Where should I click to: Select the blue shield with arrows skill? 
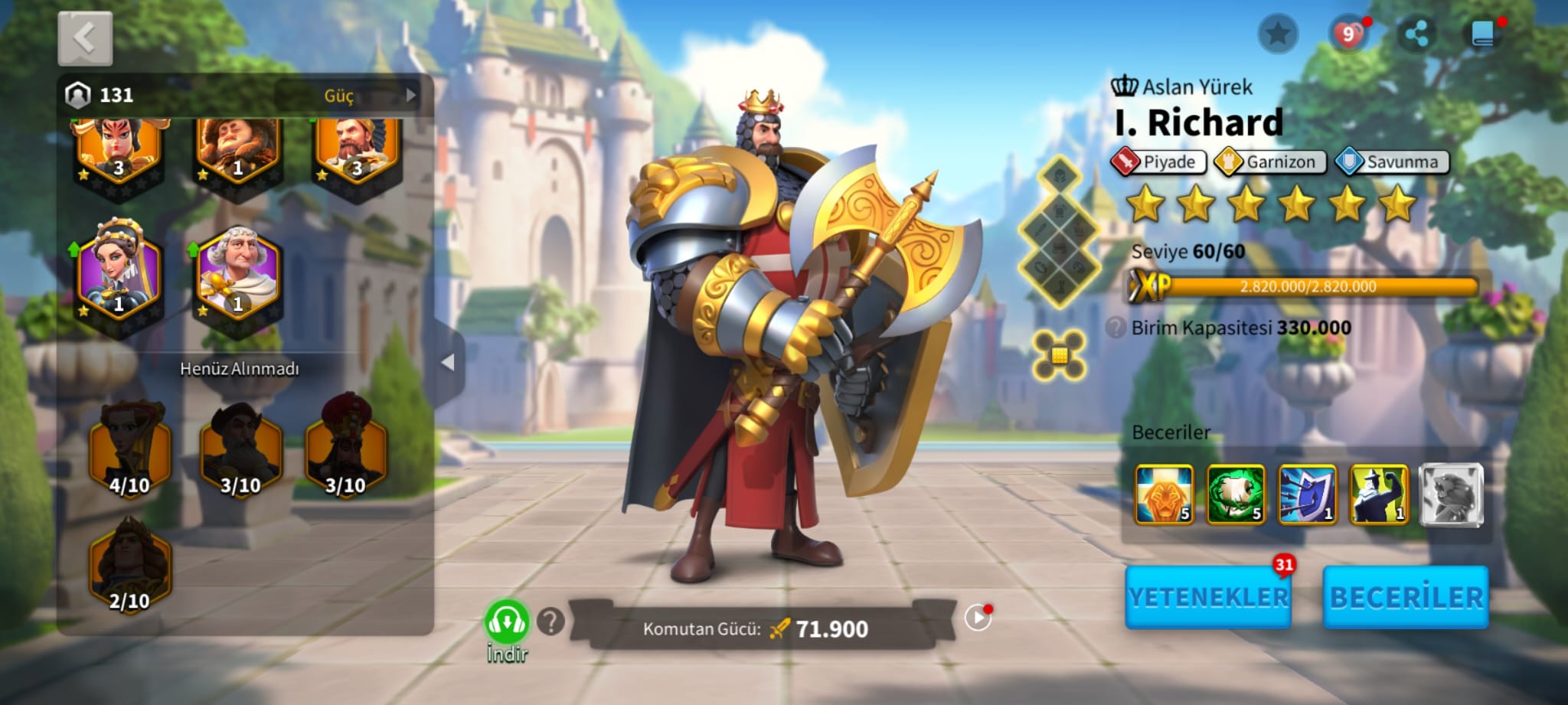point(1307,494)
